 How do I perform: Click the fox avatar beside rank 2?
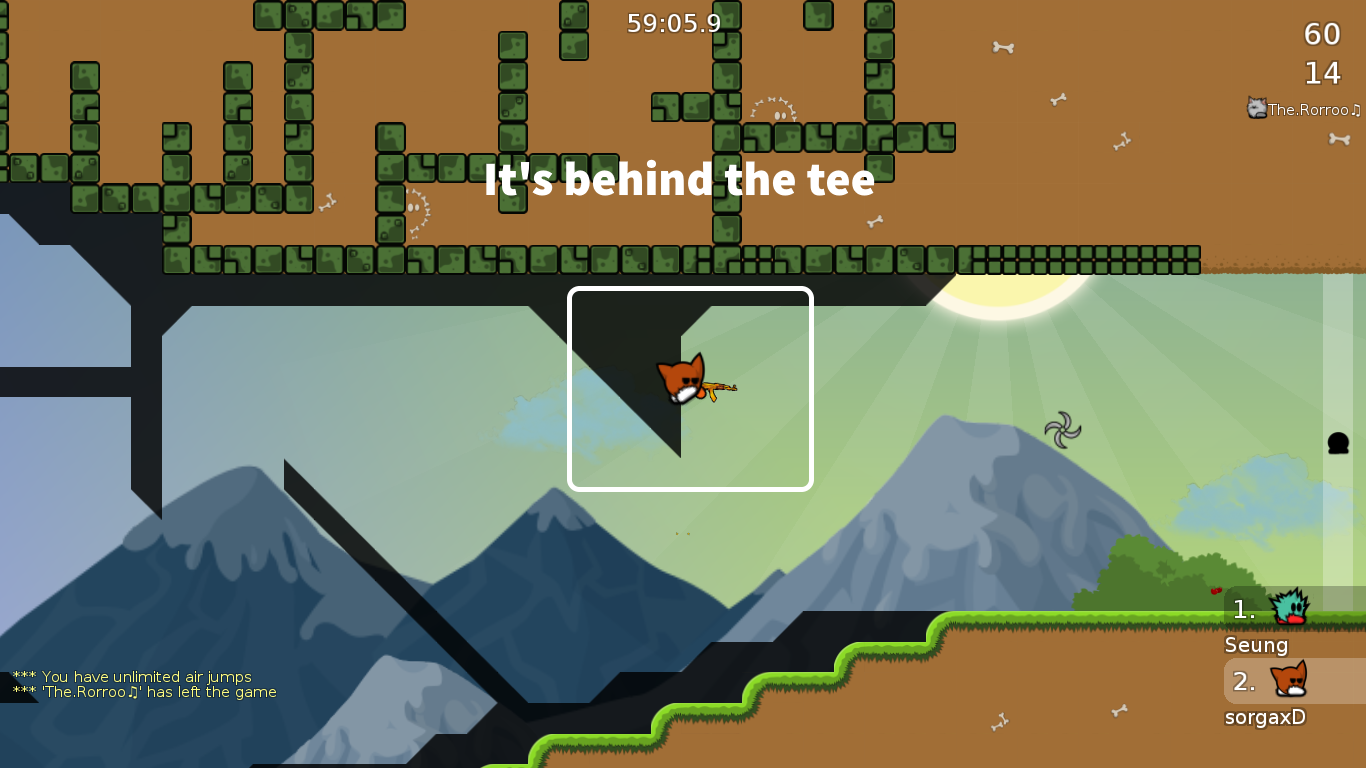pyautogui.click(x=1290, y=681)
